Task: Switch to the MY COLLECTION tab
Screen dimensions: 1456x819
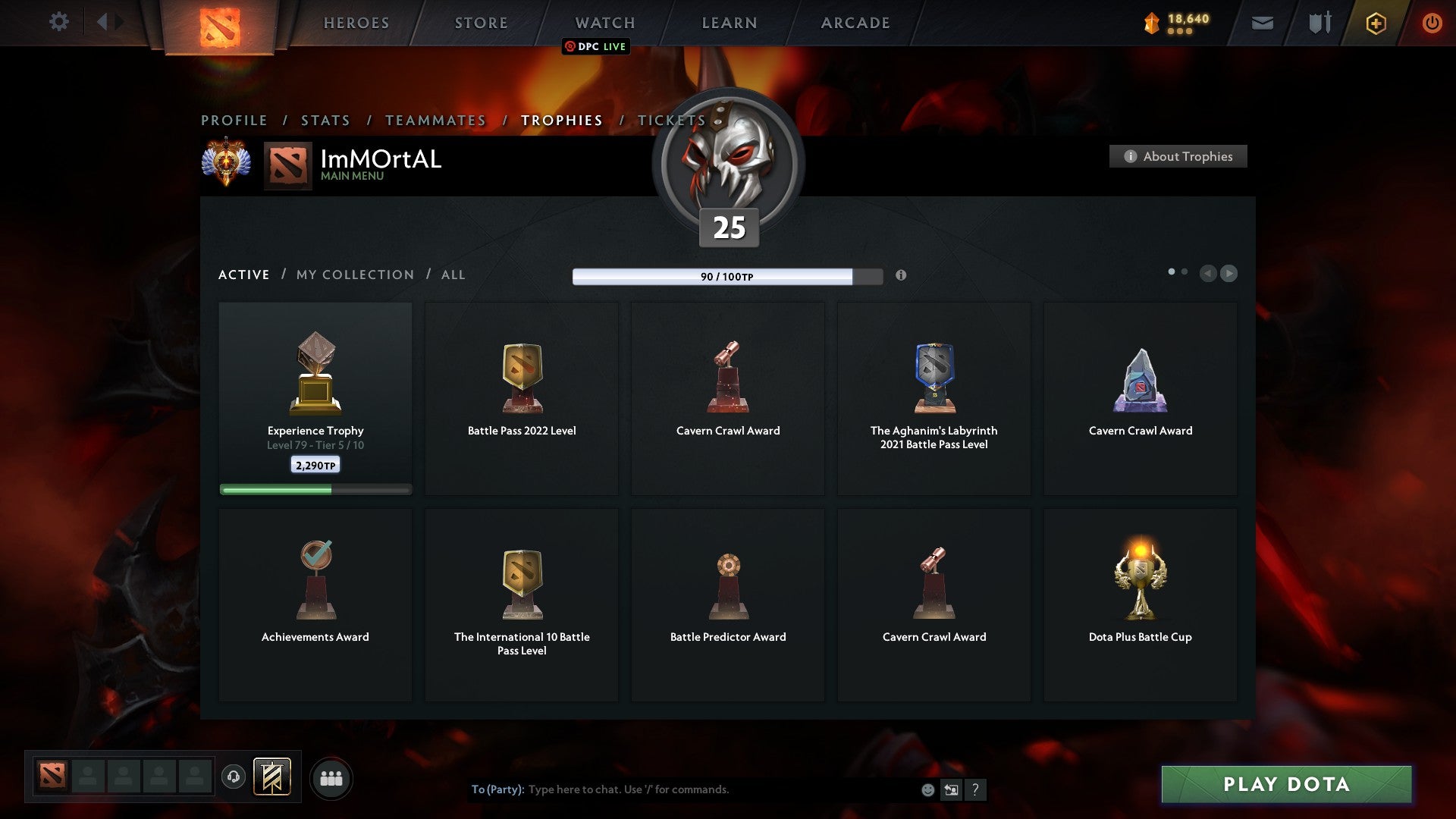Action: [x=354, y=275]
